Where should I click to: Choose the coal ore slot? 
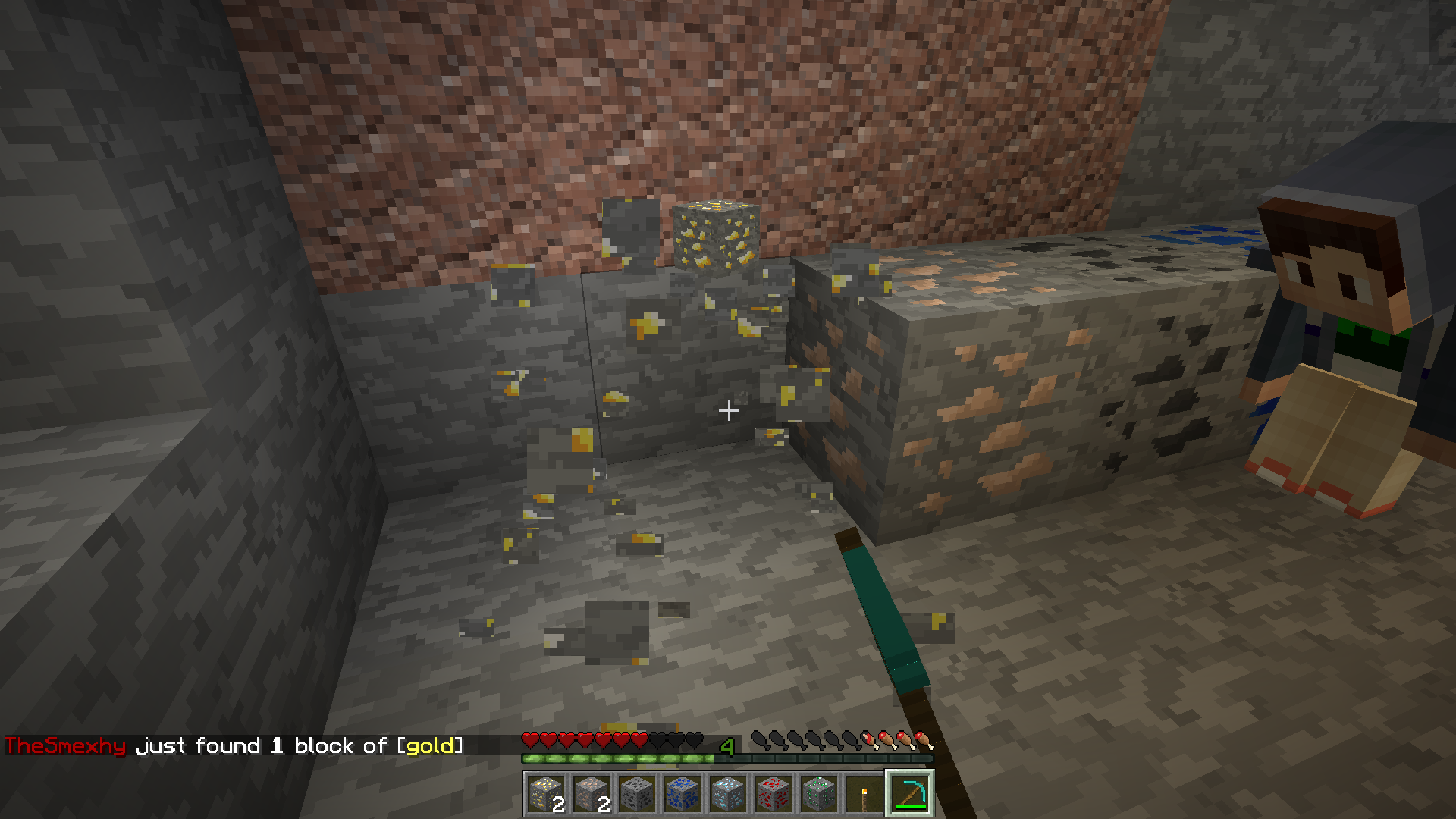637,793
